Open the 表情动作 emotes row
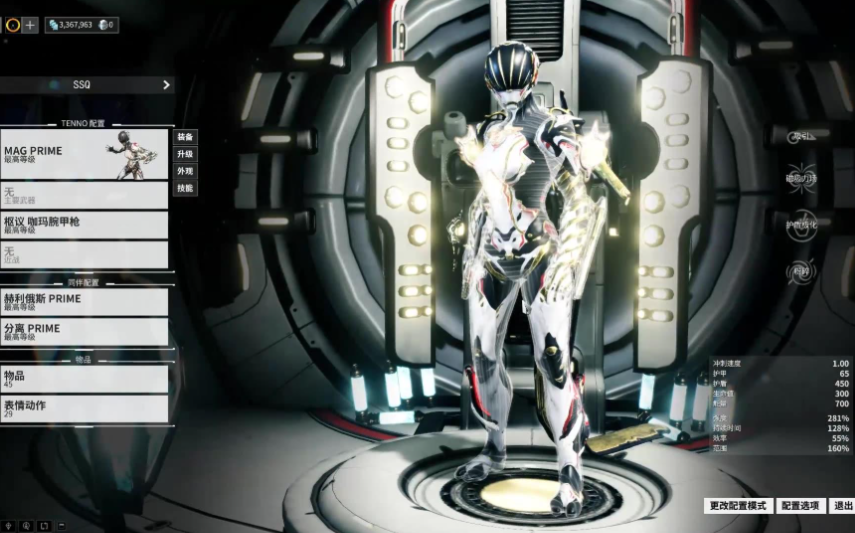Image resolution: width=855 pixels, height=533 pixels. [x=84, y=408]
